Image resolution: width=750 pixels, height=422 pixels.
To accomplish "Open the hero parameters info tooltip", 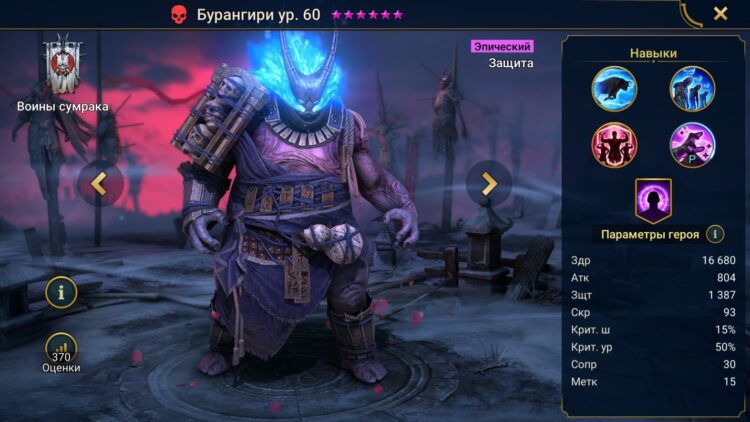I will click(x=715, y=234).
